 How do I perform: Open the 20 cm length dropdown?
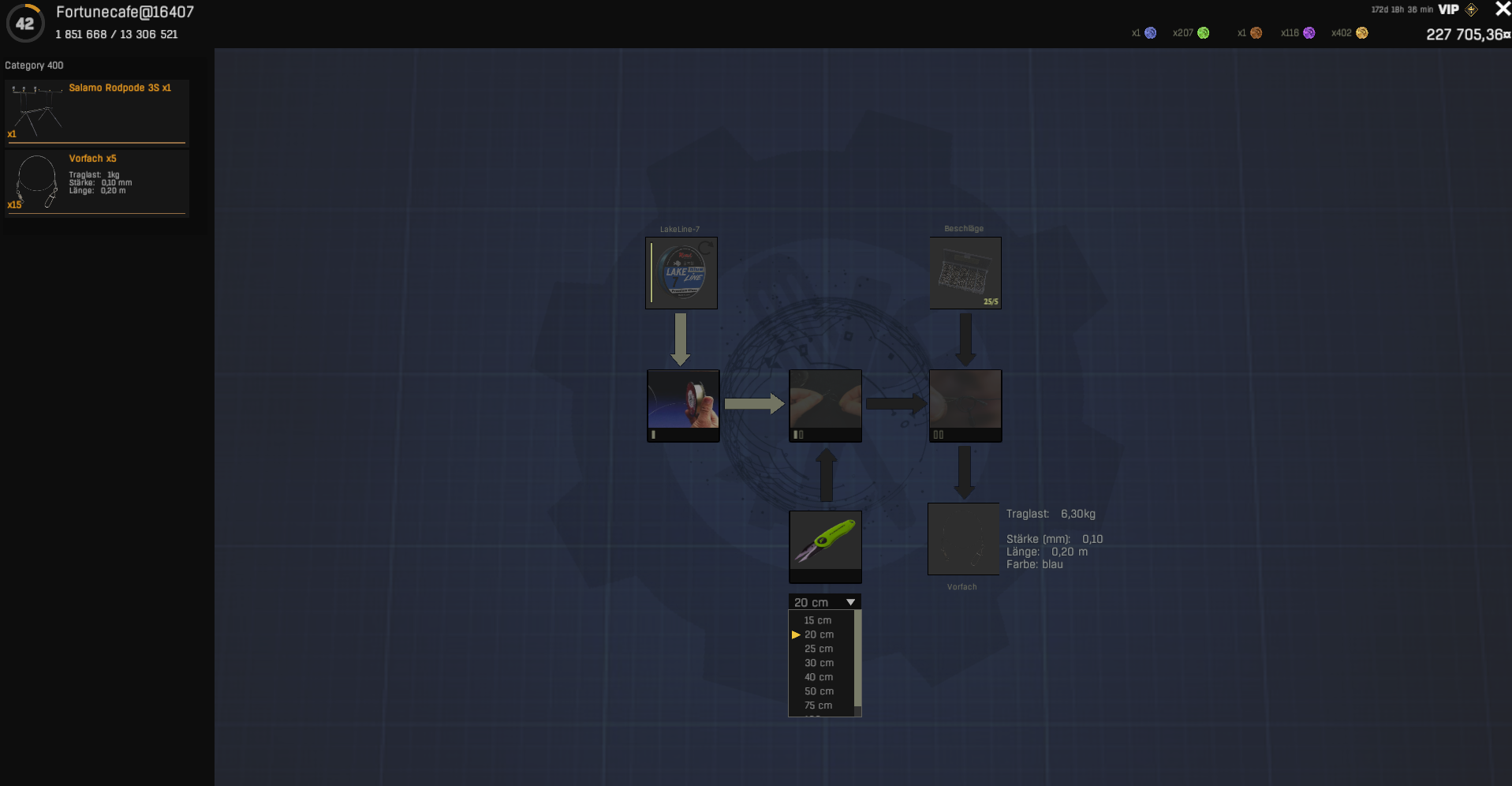point(824,602)
